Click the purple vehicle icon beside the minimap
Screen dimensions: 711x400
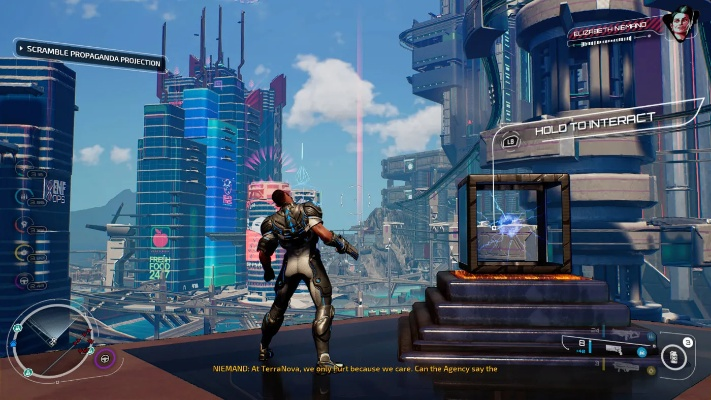(x=106, y=357)
